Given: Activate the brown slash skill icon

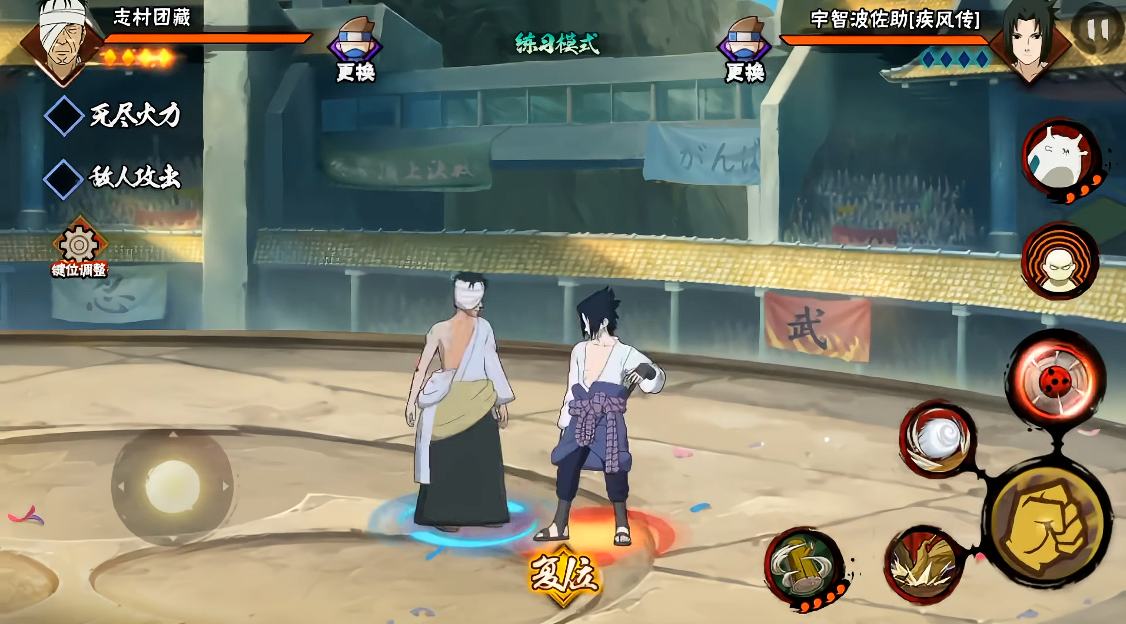Looking at the screenshot, I should click(923, 564).
